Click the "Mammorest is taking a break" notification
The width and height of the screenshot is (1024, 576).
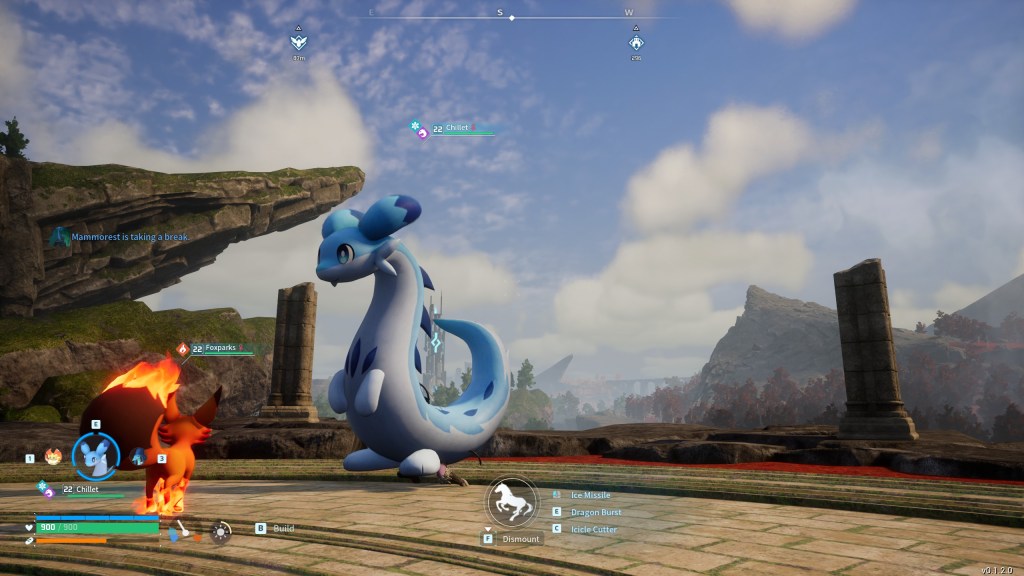(x=130, y=237)
